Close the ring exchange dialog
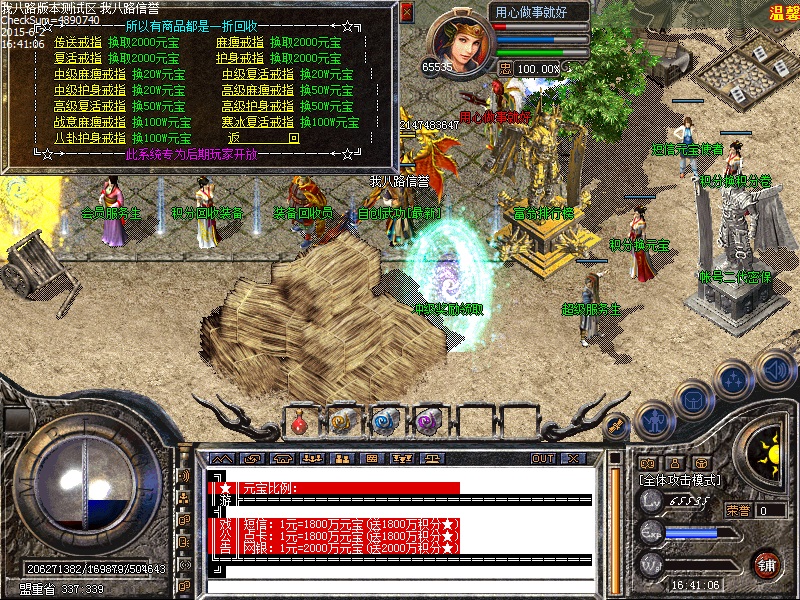Image resolution: width=800 pixels, height=600 pixels. point(406,13)
